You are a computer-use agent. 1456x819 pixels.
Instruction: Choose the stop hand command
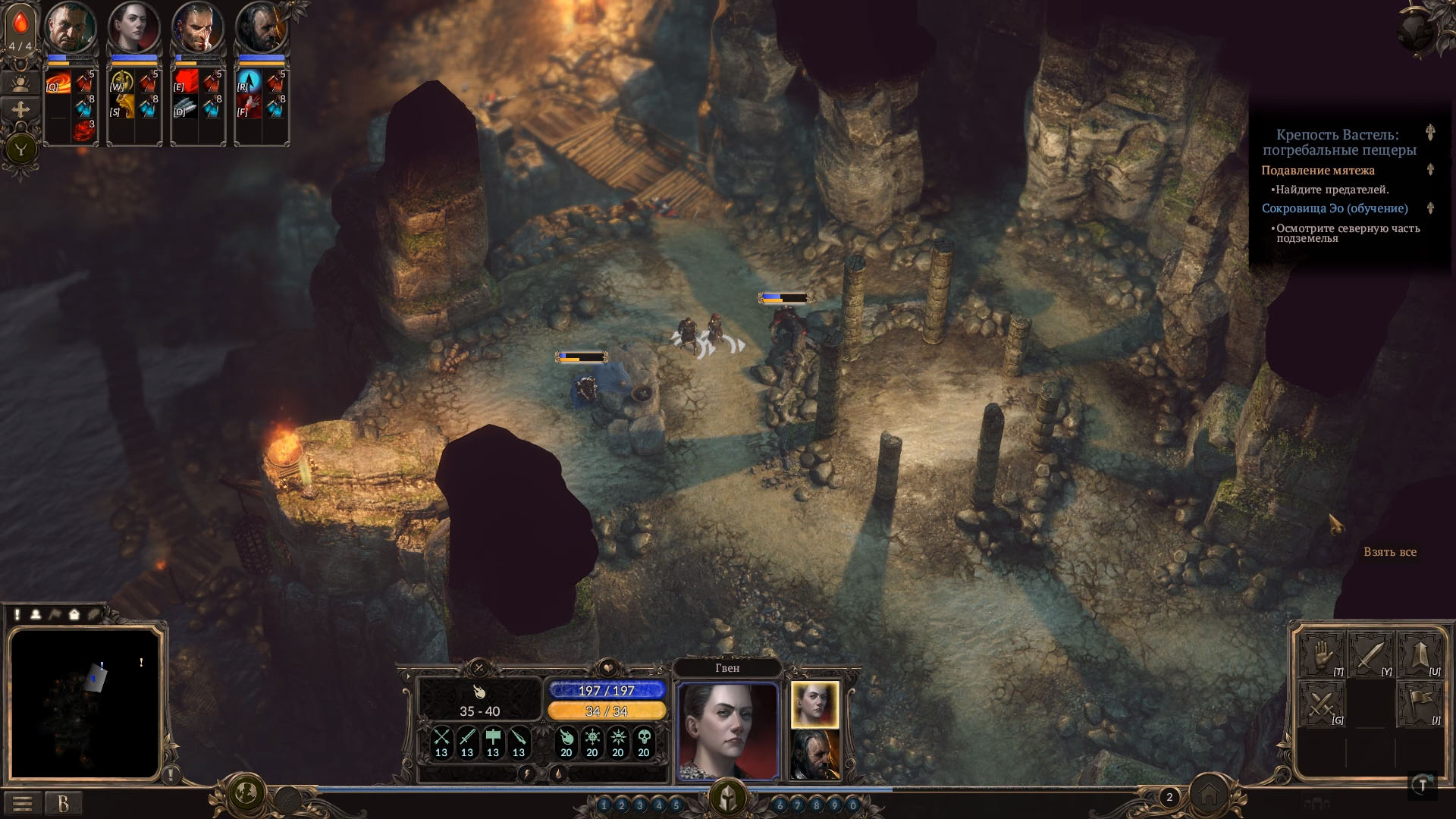pyautogui.click(x=1323, y=655)
